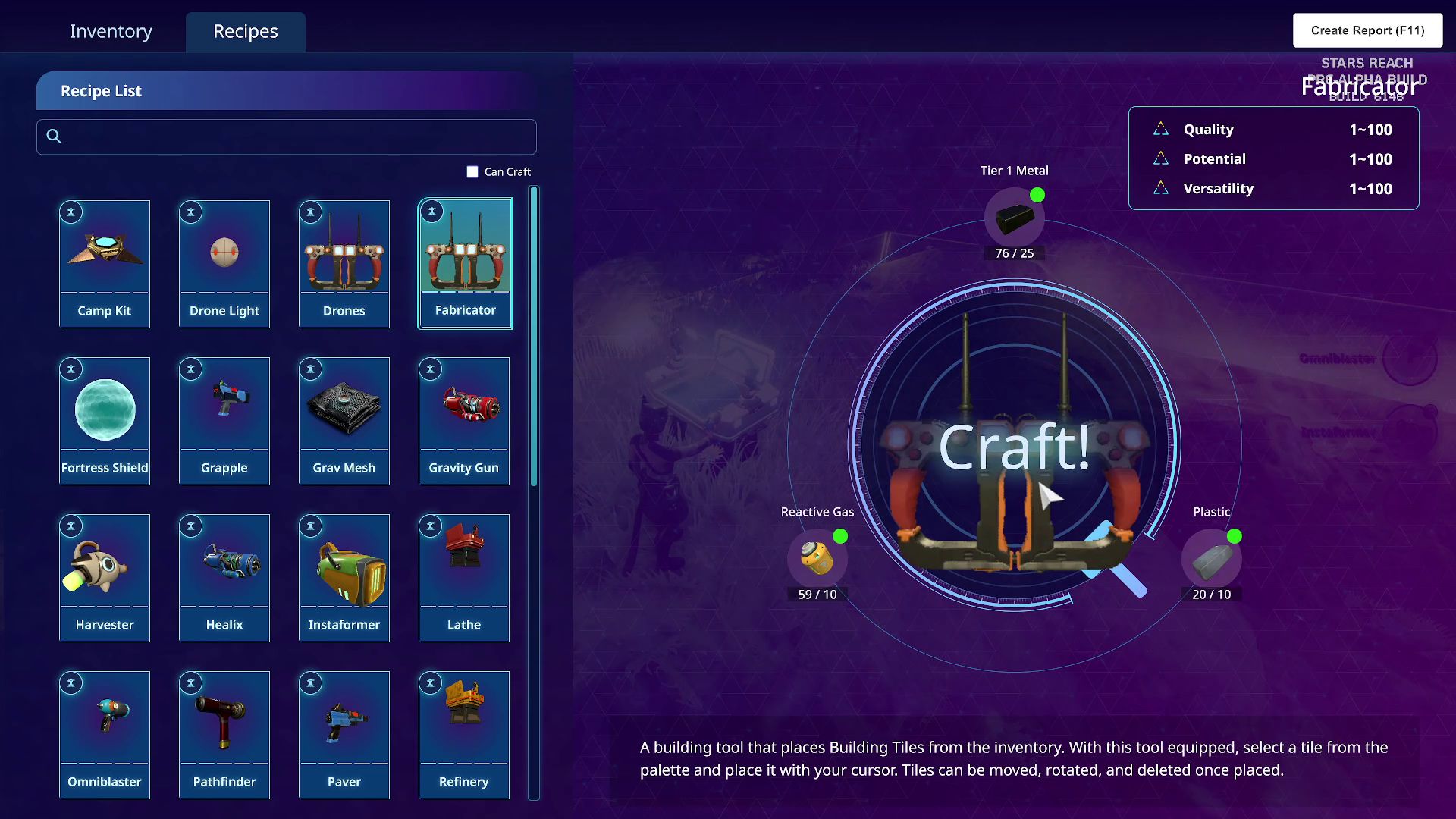Open the Recipes tab
Image resolution: width=1456 pixels, height=819 pixels.
coord(245,31)
